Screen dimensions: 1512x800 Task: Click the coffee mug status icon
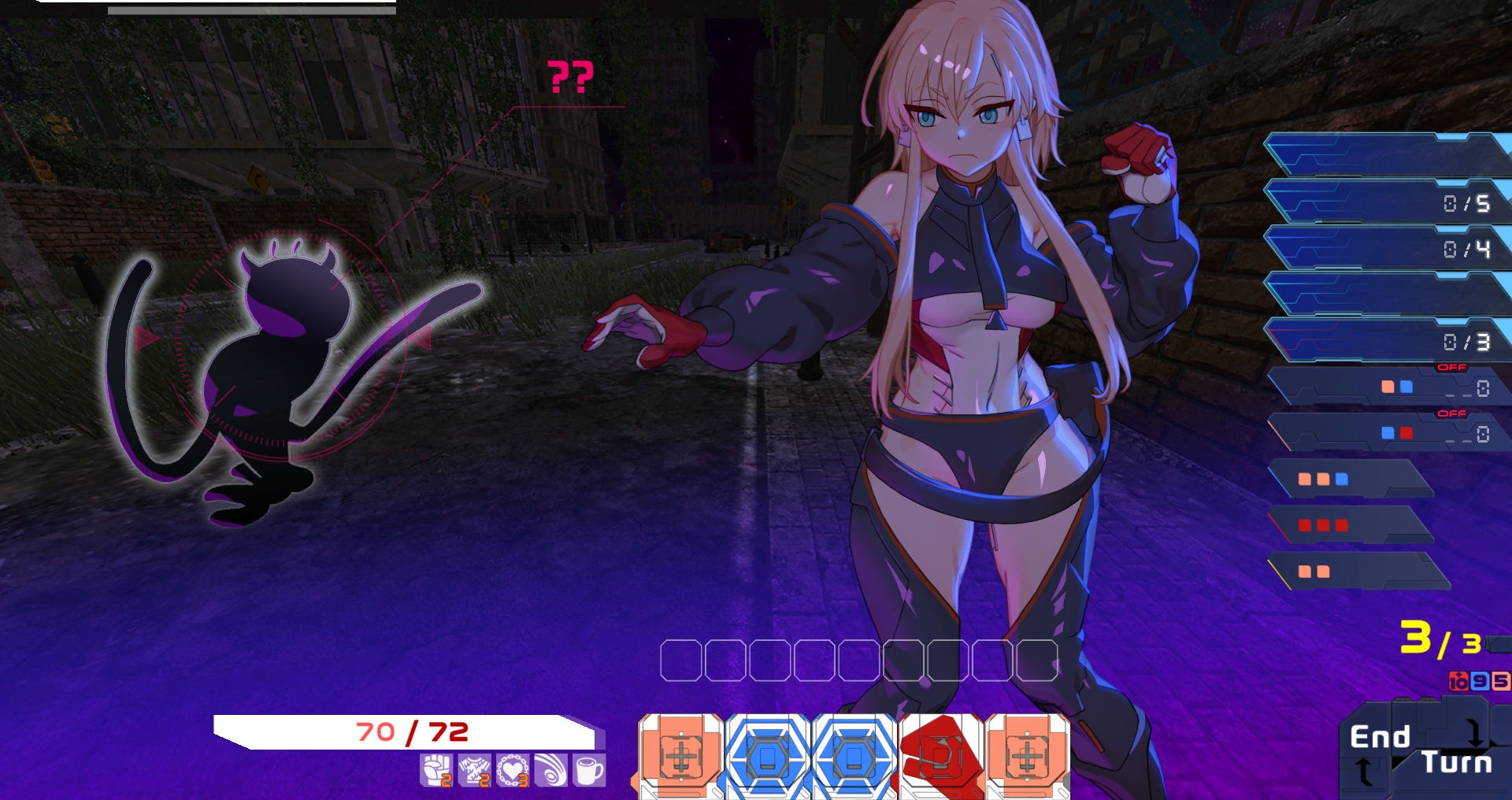[588, 770]
